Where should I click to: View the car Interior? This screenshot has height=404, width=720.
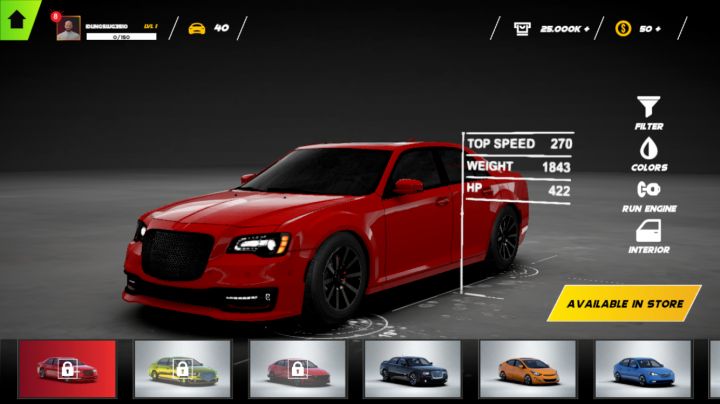tap(648, 236)
